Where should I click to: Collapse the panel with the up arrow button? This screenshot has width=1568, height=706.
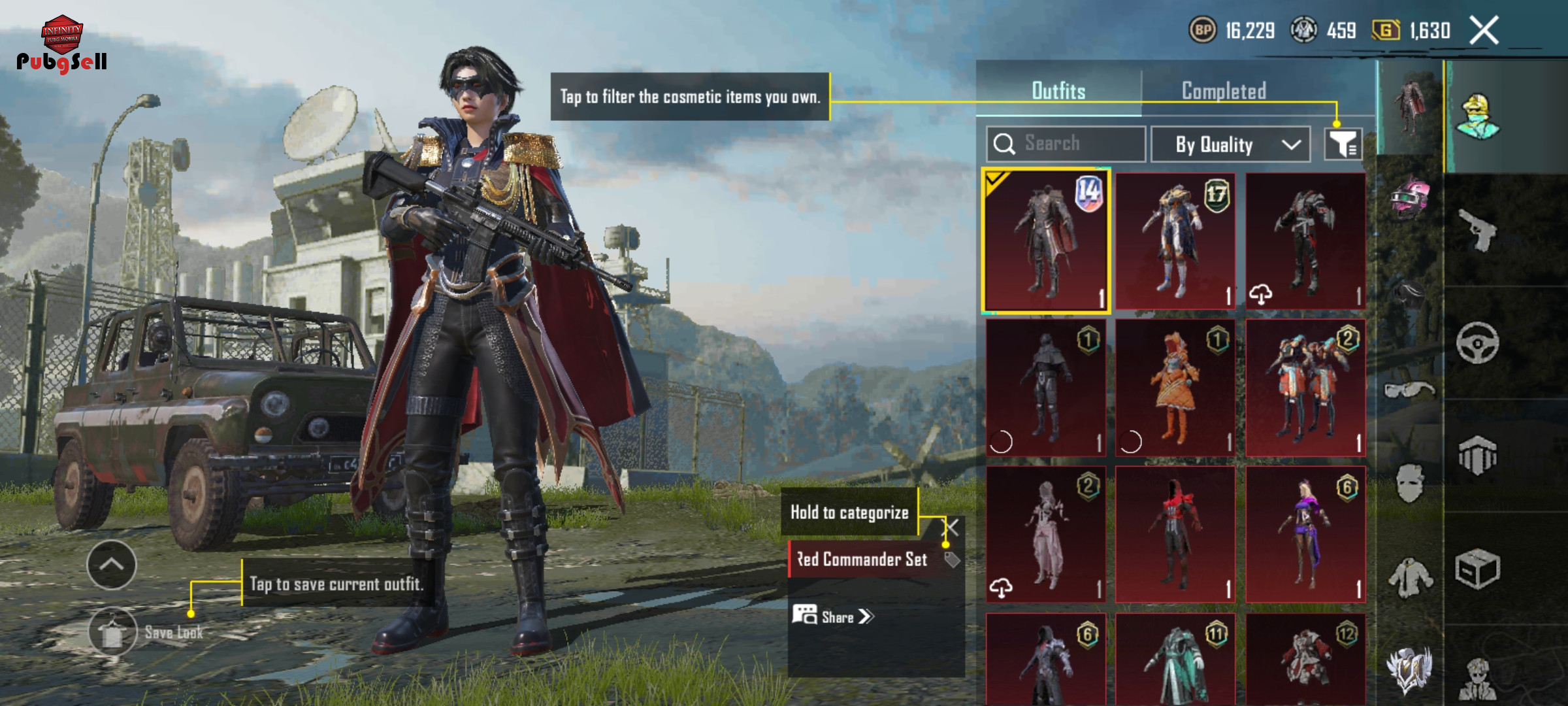[112, 565]
